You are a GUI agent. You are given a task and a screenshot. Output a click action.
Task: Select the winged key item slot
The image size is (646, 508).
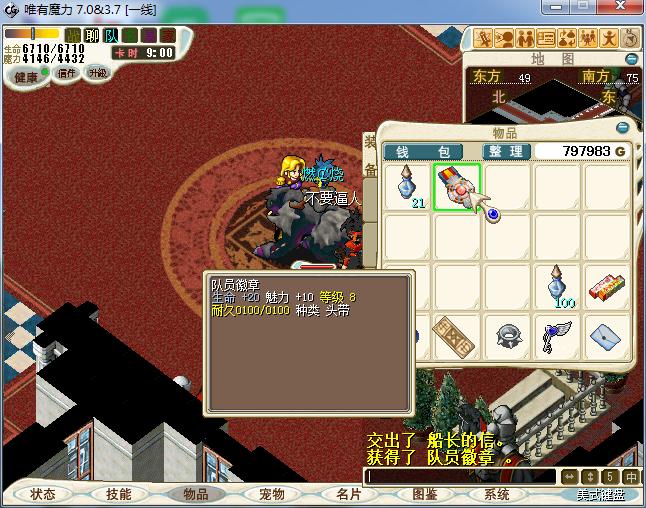point(558,336)
